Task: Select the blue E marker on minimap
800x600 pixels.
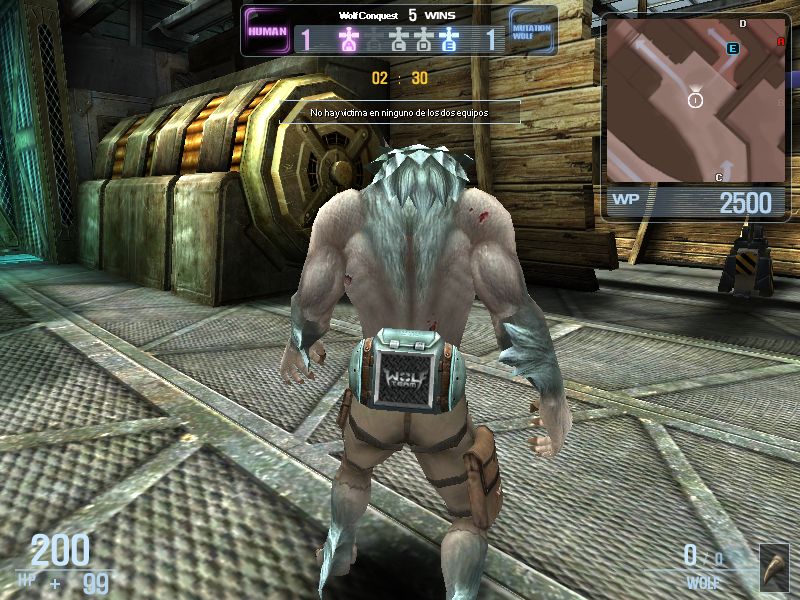Action: click(x=733, y=48)
